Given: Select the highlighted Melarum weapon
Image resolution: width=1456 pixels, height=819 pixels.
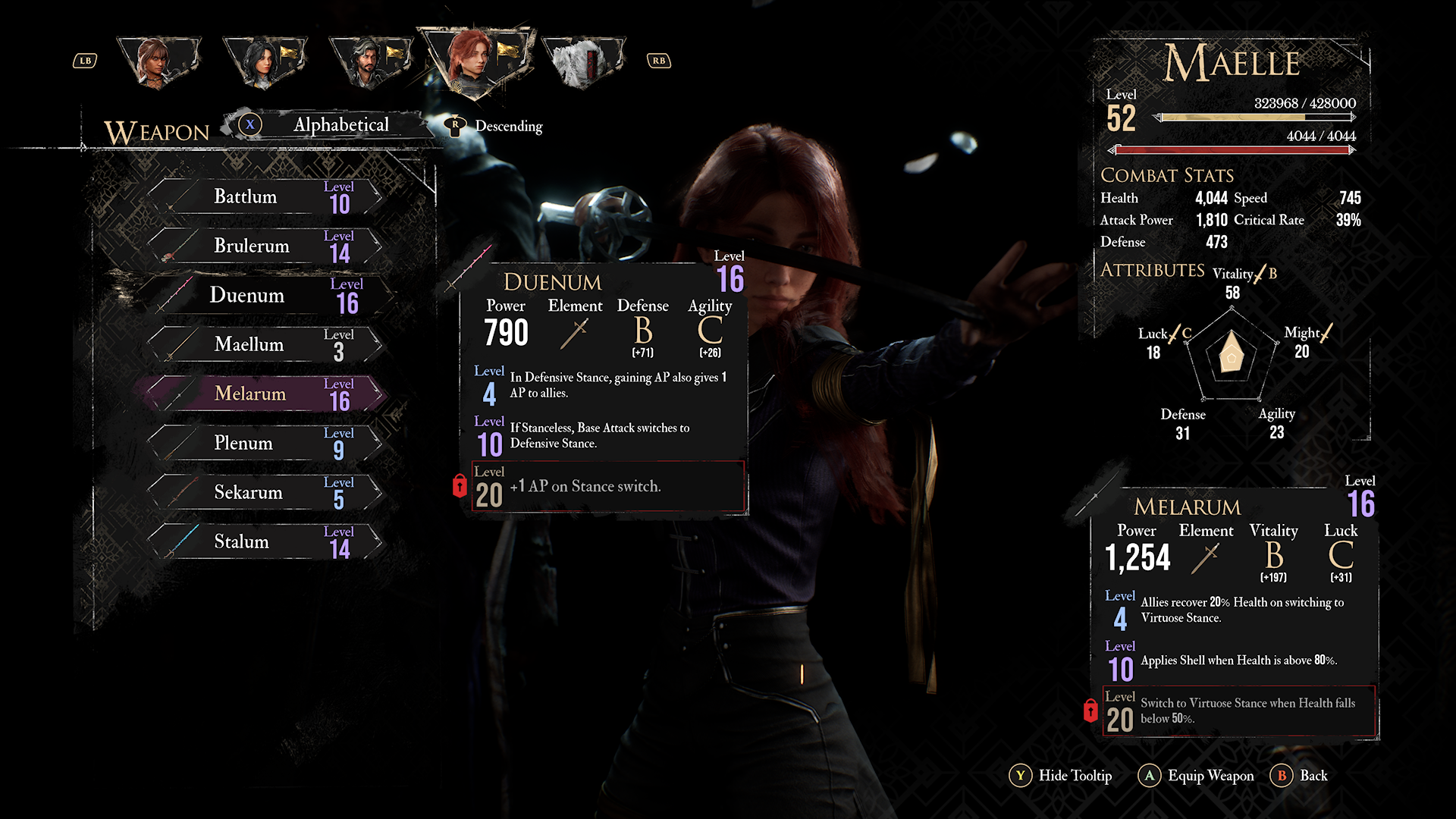Looking at the screenshot, I should tap(265, 394).
